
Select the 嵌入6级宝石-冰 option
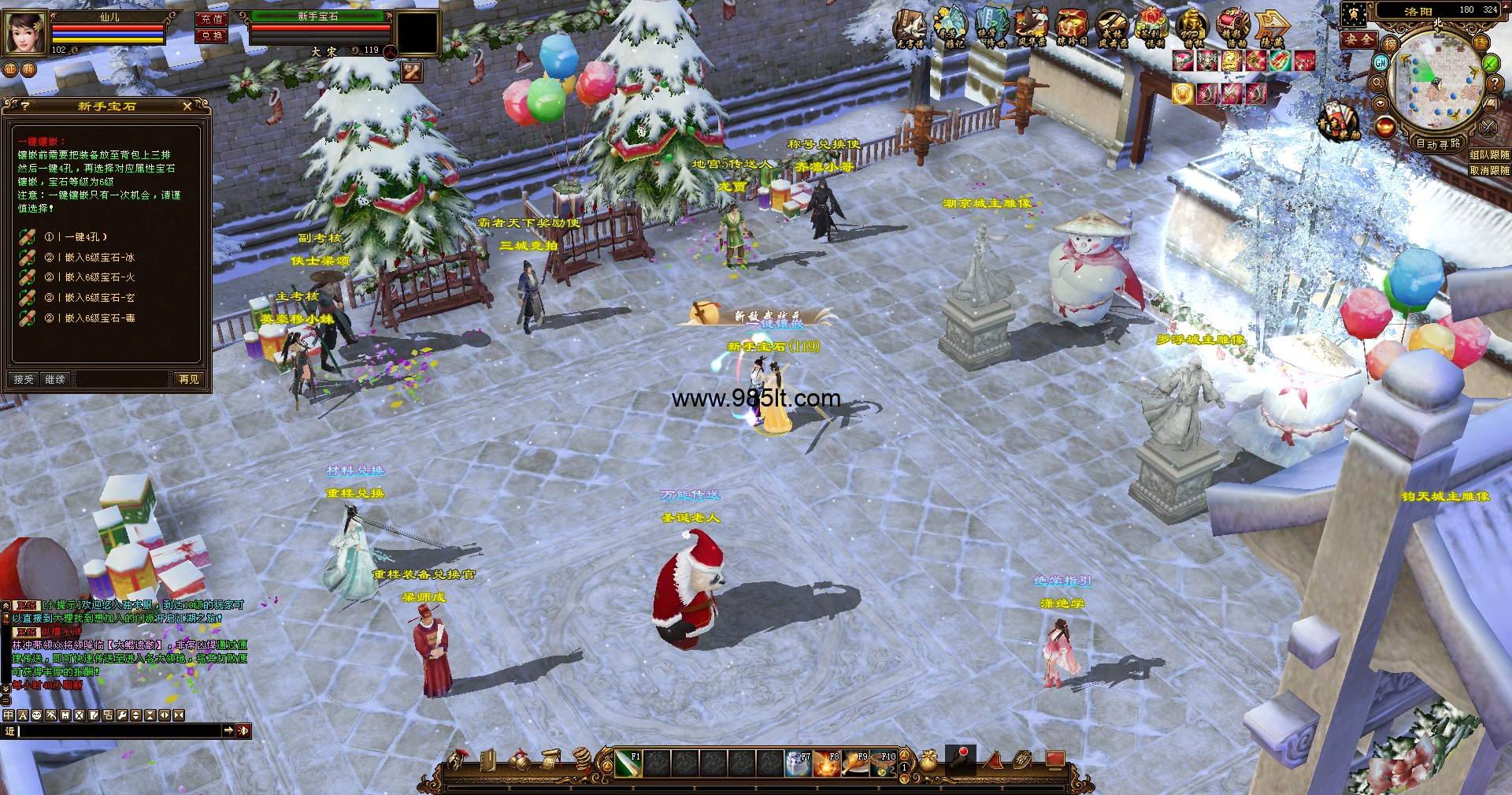point(99,257)
